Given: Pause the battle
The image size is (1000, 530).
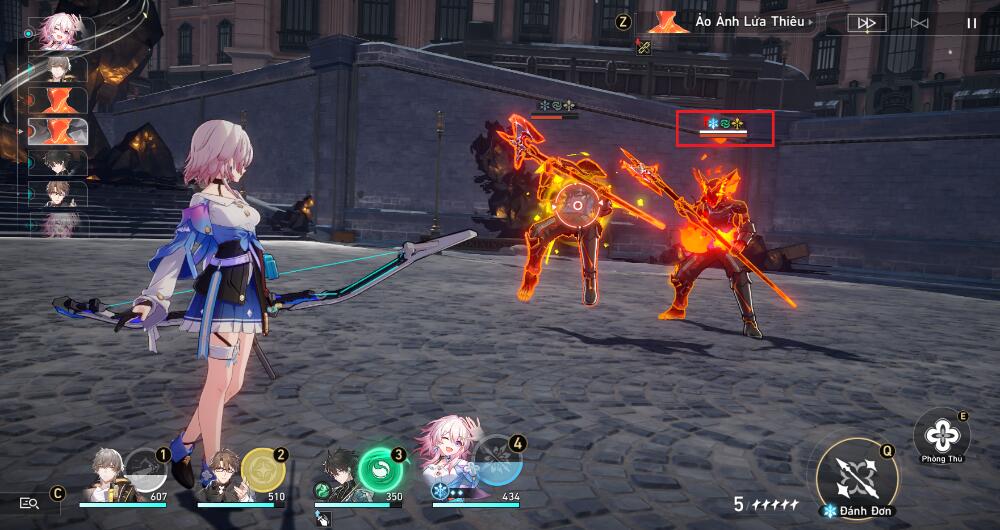Looking at the screenshot, I should (971, 22).
